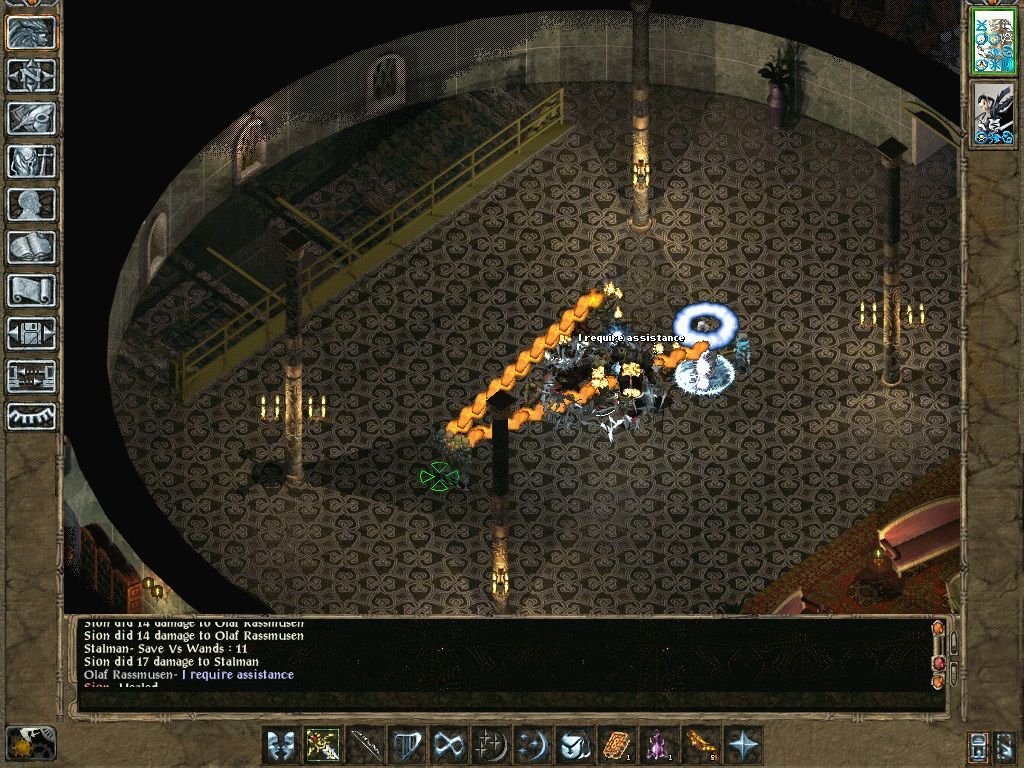Open the priest scroll button in the sidebar

tap(32, 290)
